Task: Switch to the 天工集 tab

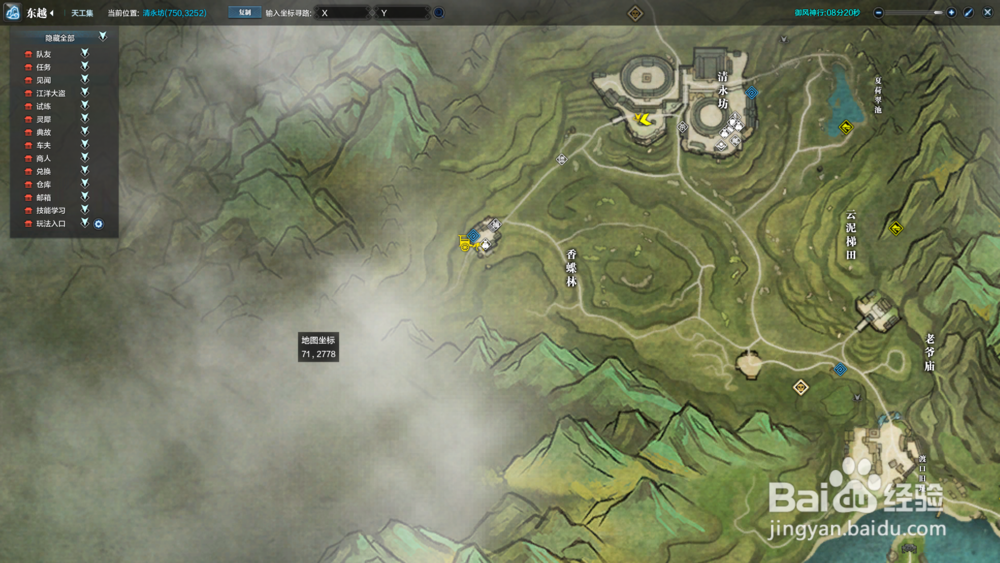Action: (82, 13)
